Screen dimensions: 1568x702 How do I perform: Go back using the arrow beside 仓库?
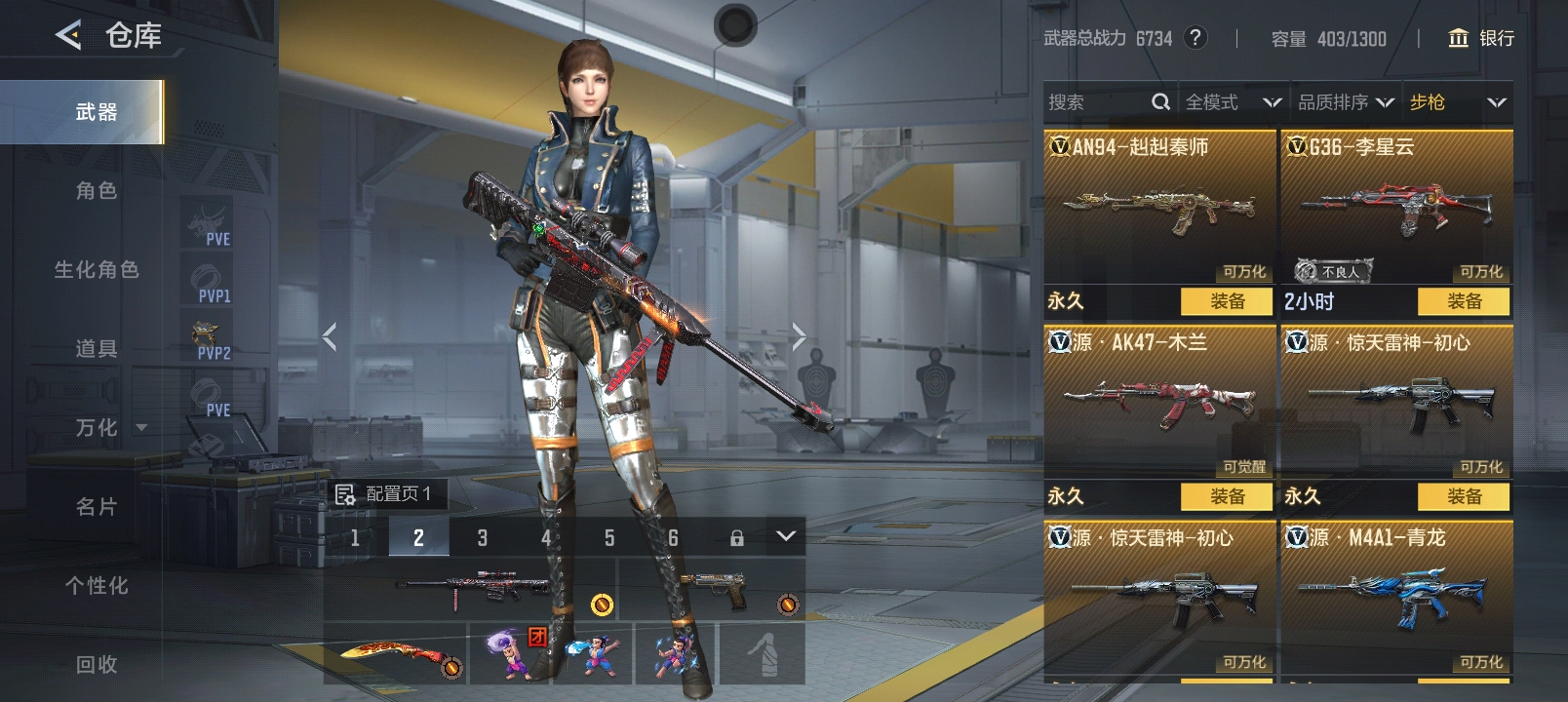coord(68,36)
